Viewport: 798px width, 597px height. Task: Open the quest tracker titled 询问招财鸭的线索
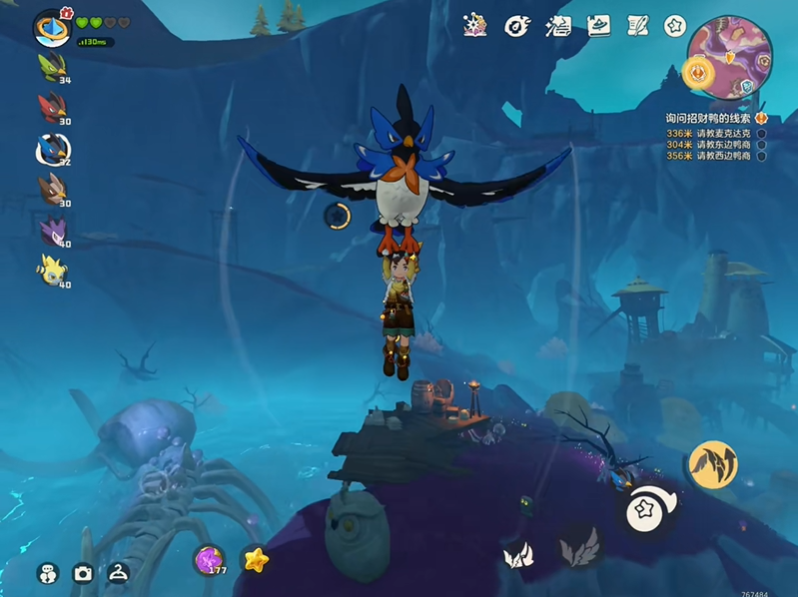[712, 118]
